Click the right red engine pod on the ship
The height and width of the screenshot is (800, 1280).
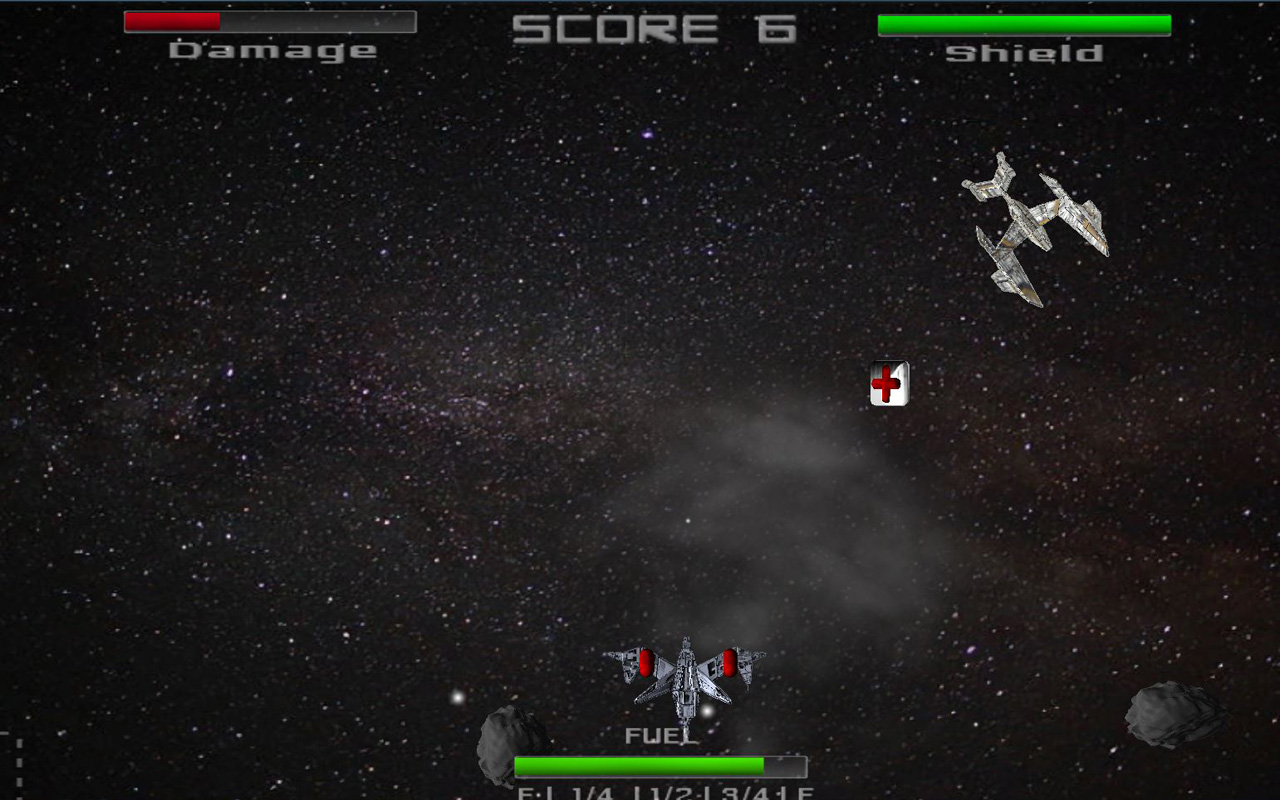731,662
